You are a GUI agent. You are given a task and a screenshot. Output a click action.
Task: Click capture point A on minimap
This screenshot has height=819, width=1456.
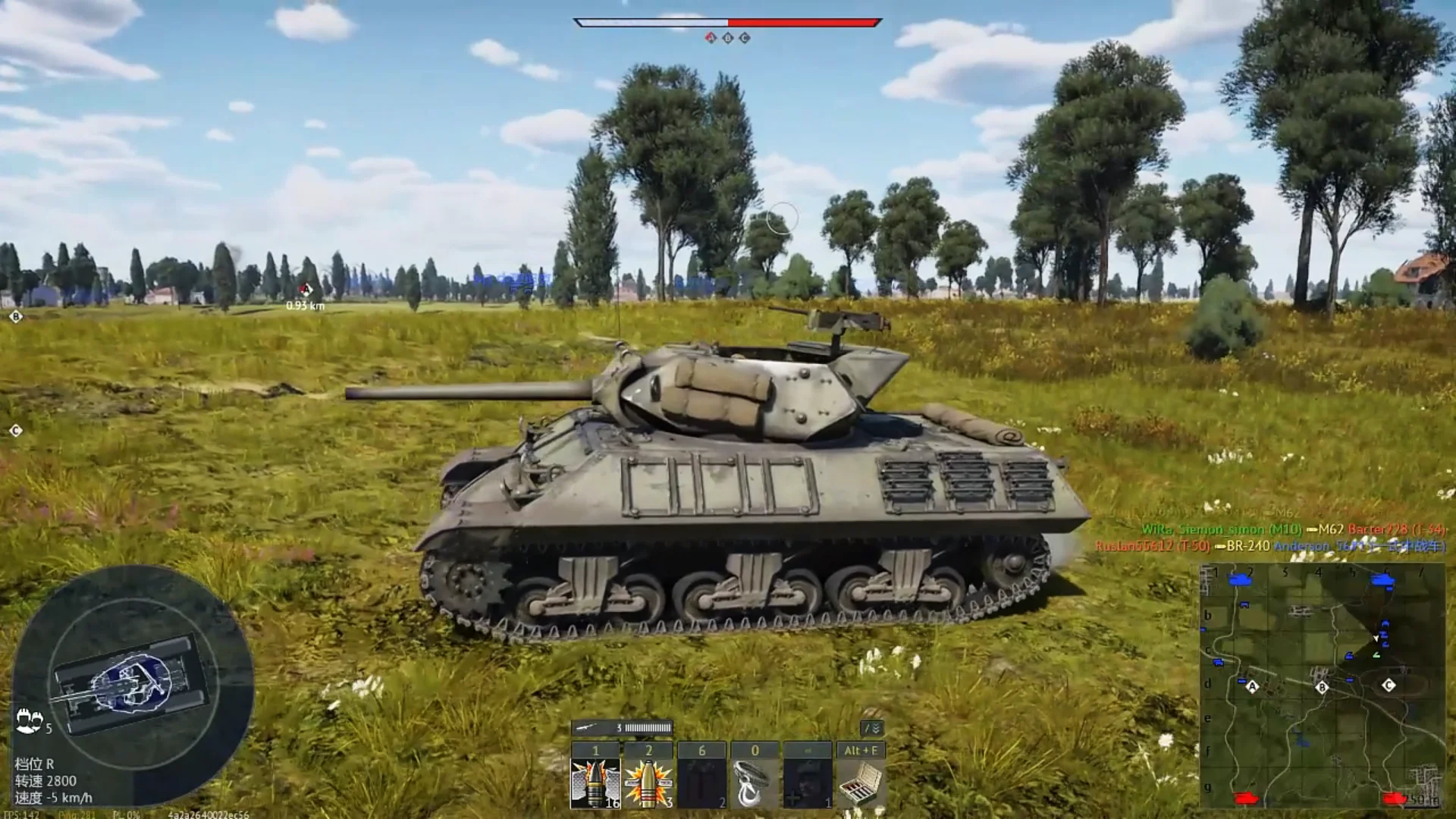(x=1252, y=687)
